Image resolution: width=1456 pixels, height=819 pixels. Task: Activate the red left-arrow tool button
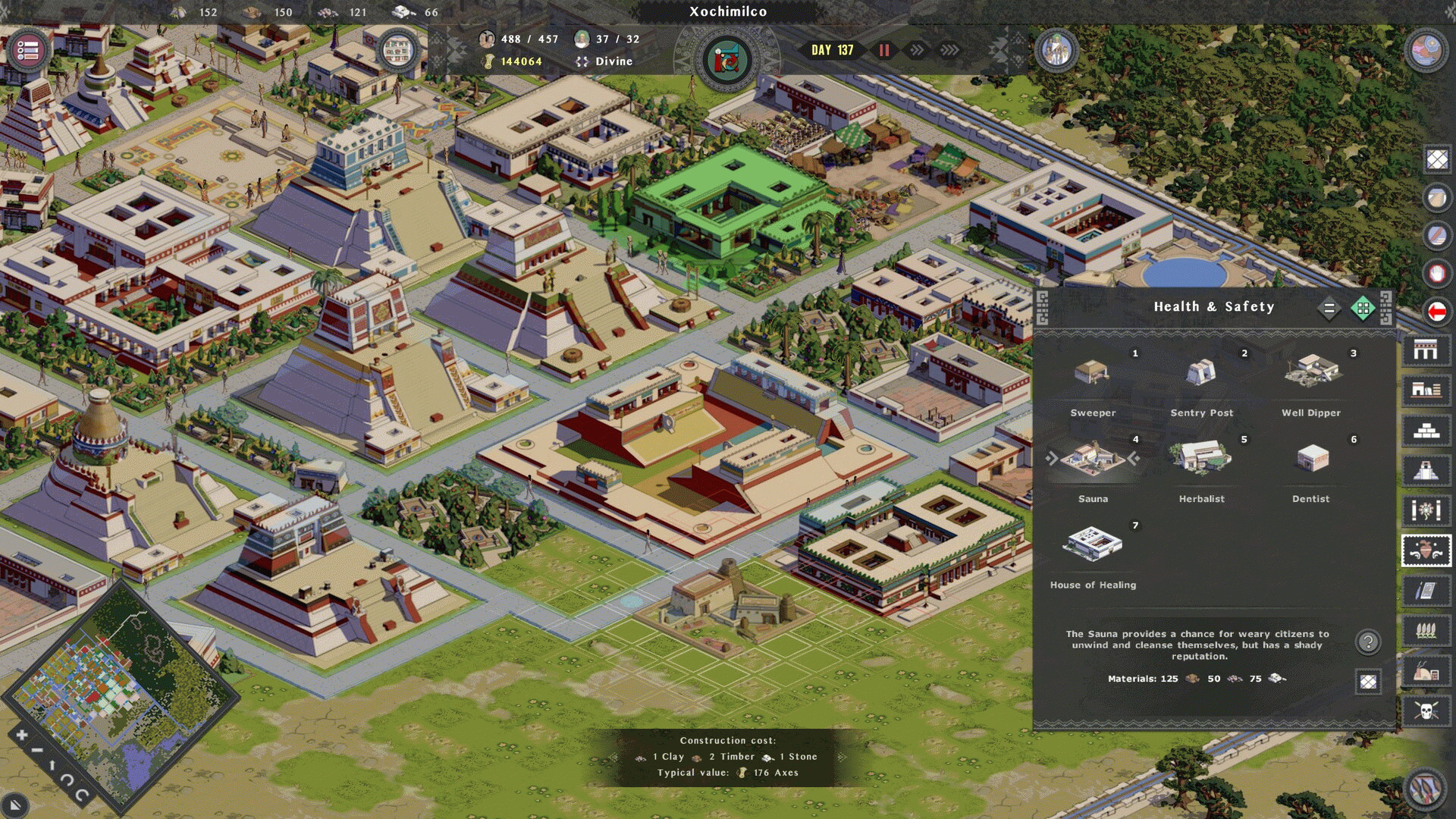coord(1436,311)
